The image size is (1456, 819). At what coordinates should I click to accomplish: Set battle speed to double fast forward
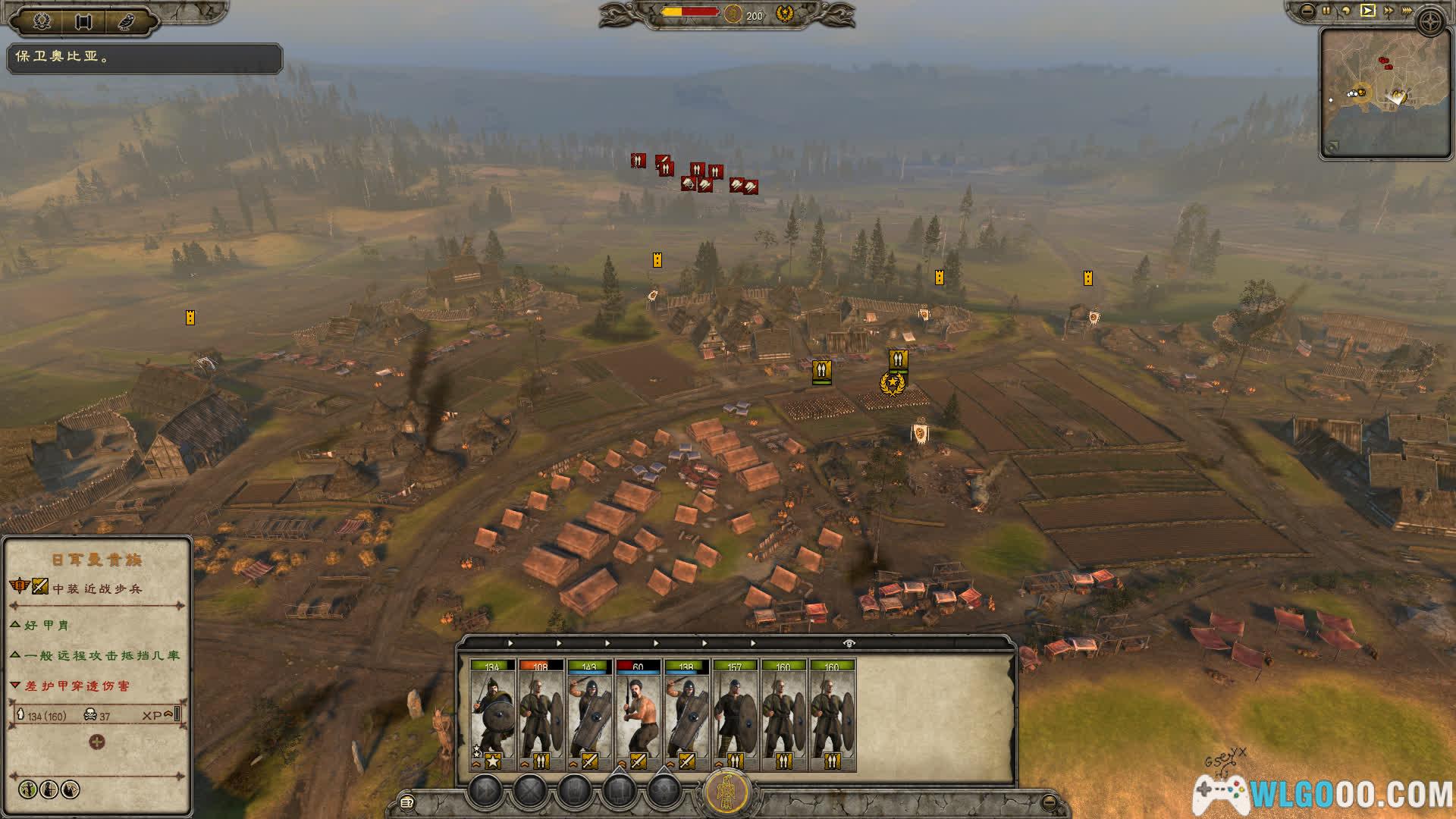(1388, 11)
